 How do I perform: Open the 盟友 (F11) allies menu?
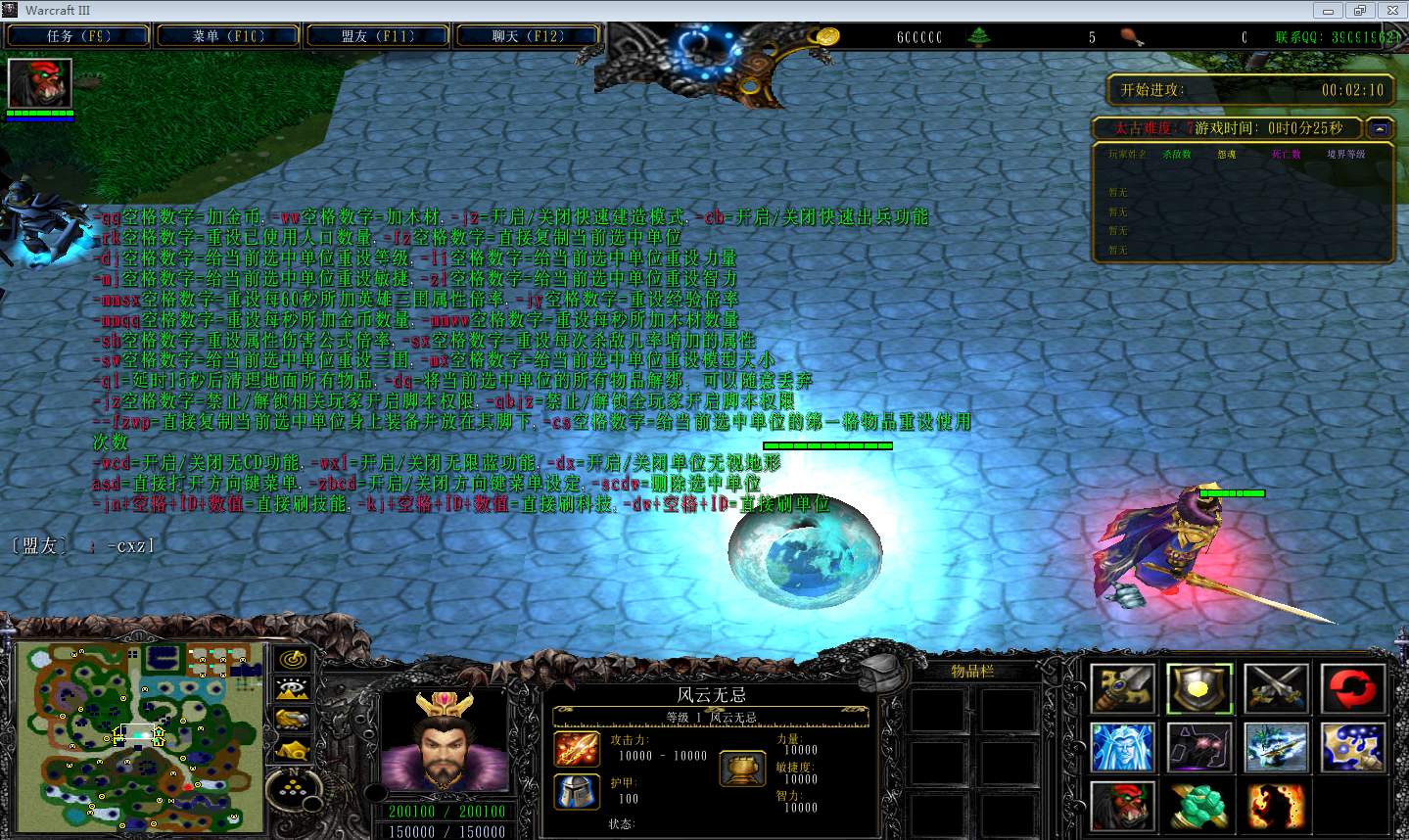(378, 36)
